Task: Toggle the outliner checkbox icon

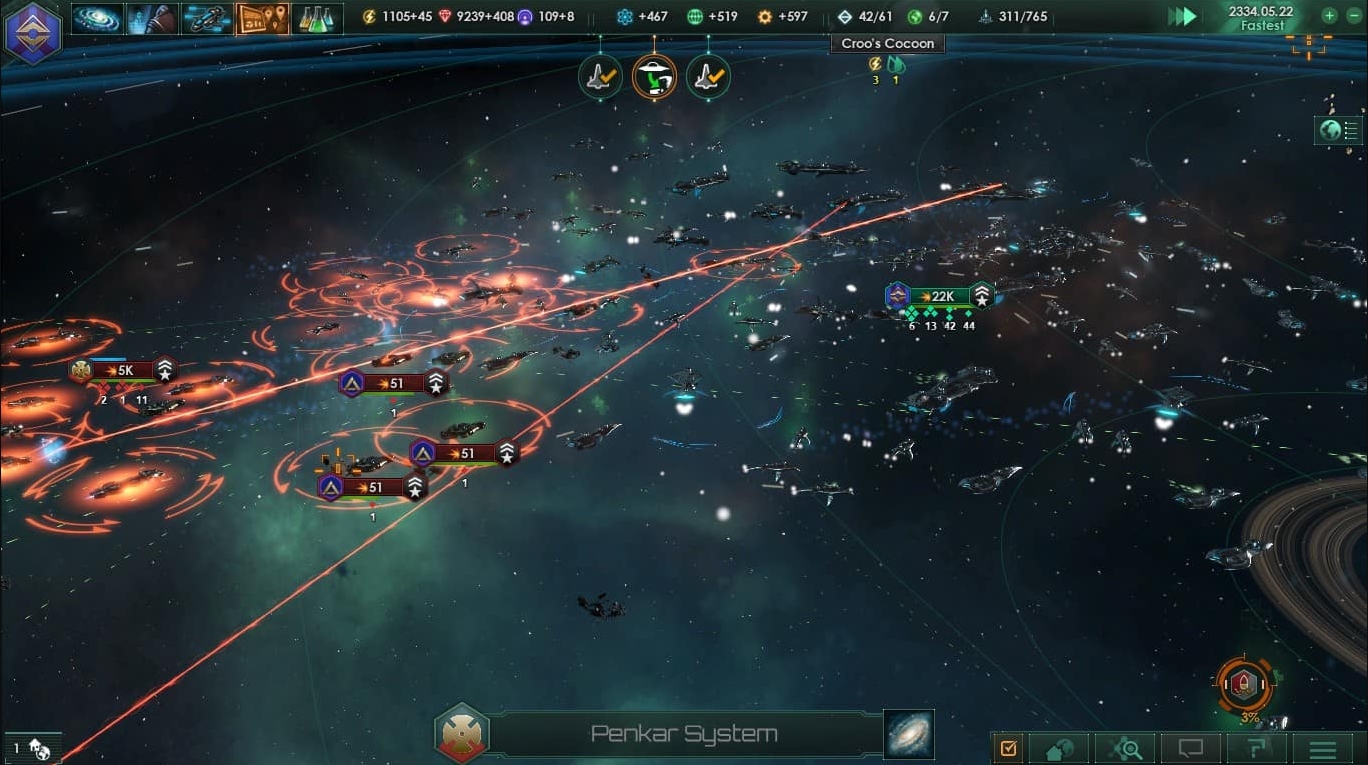Action: coord(1008,749)
